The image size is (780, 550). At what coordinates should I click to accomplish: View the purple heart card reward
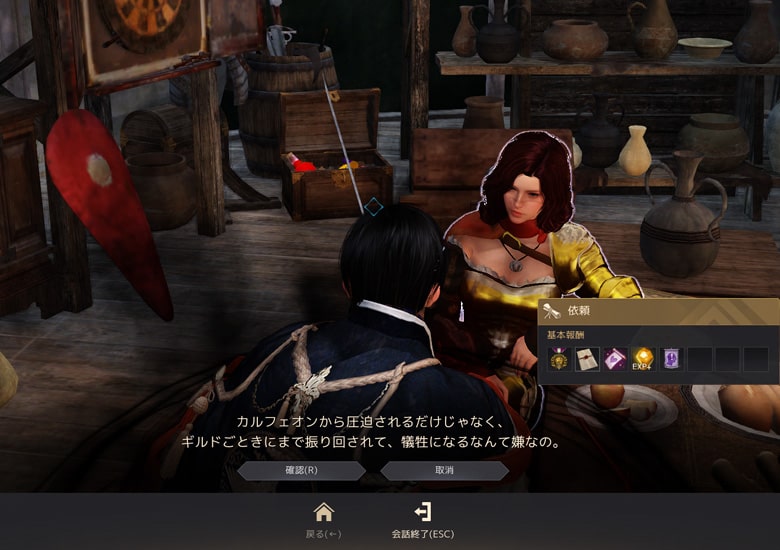614,359
